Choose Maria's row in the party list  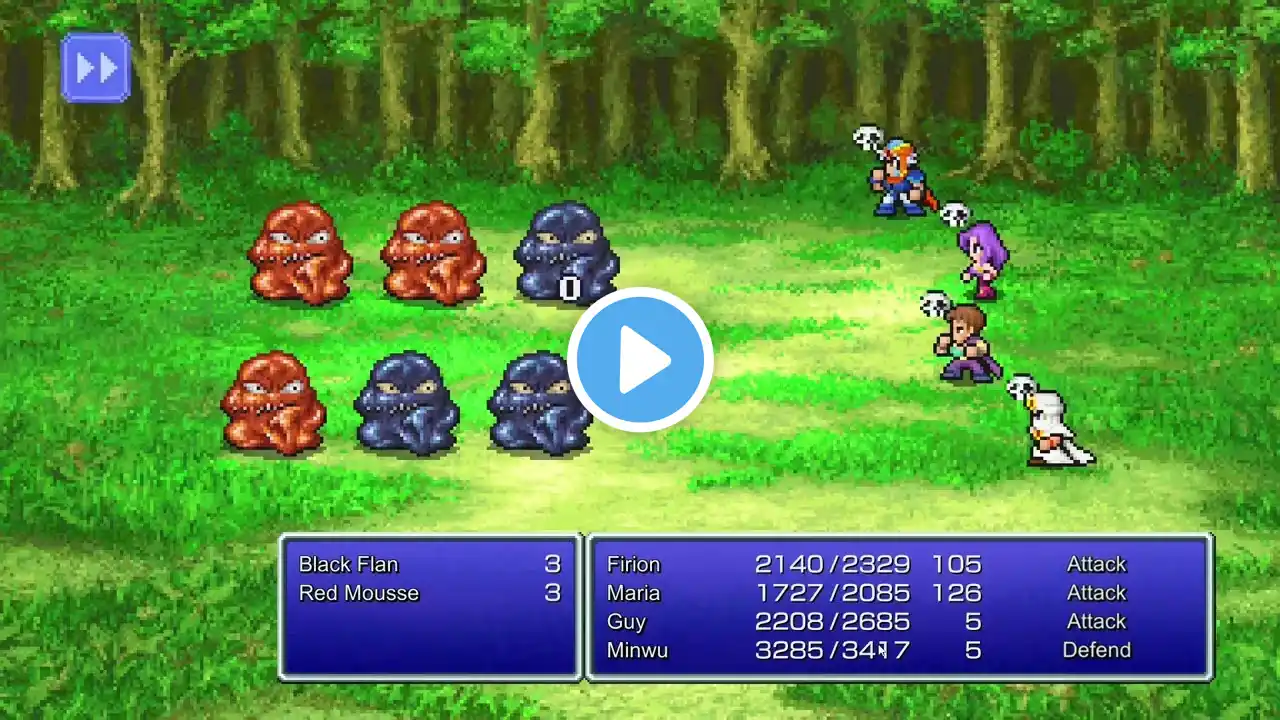coord(634,593)
